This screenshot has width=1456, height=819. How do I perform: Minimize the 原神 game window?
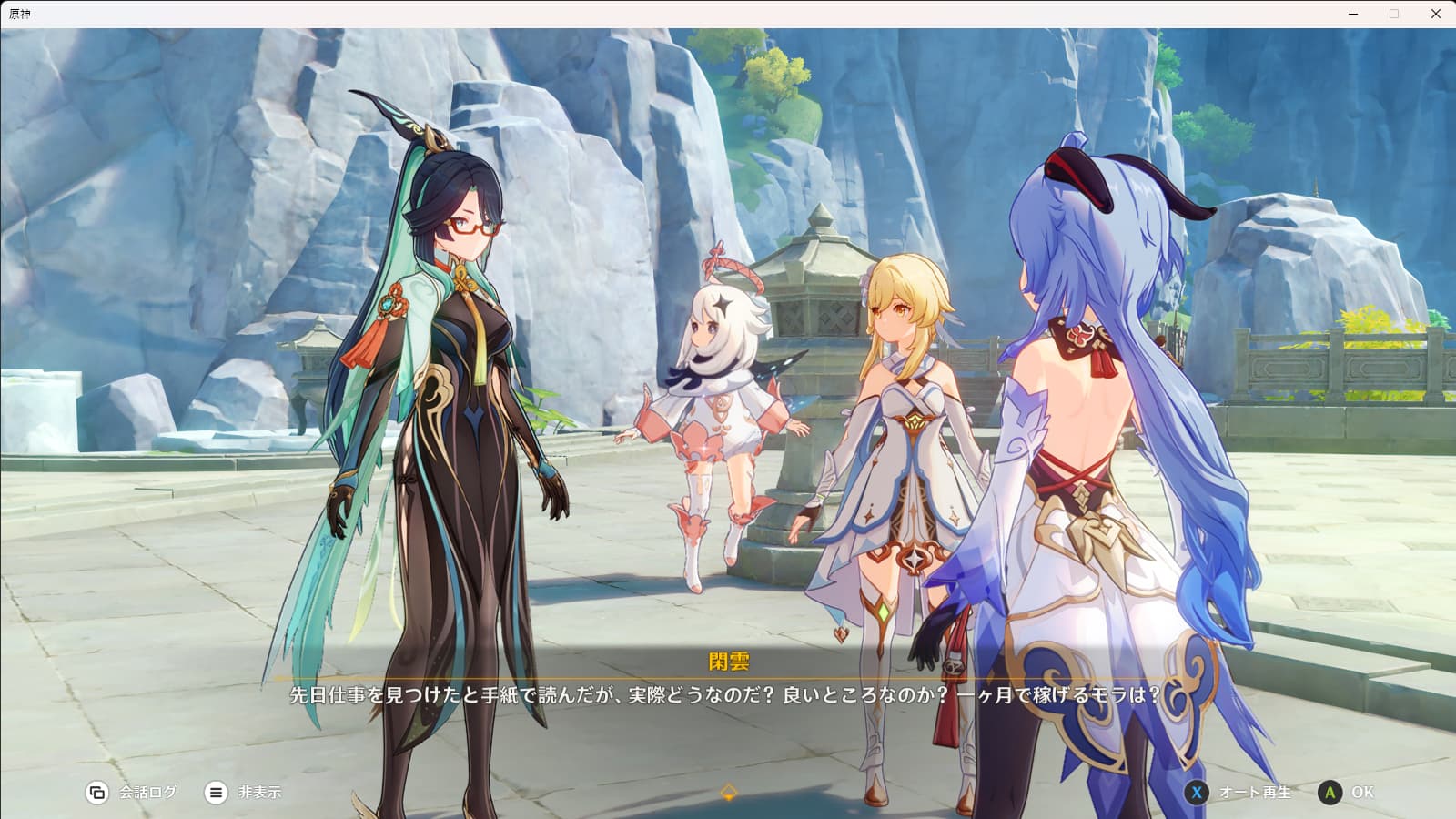click(1353, 14)
